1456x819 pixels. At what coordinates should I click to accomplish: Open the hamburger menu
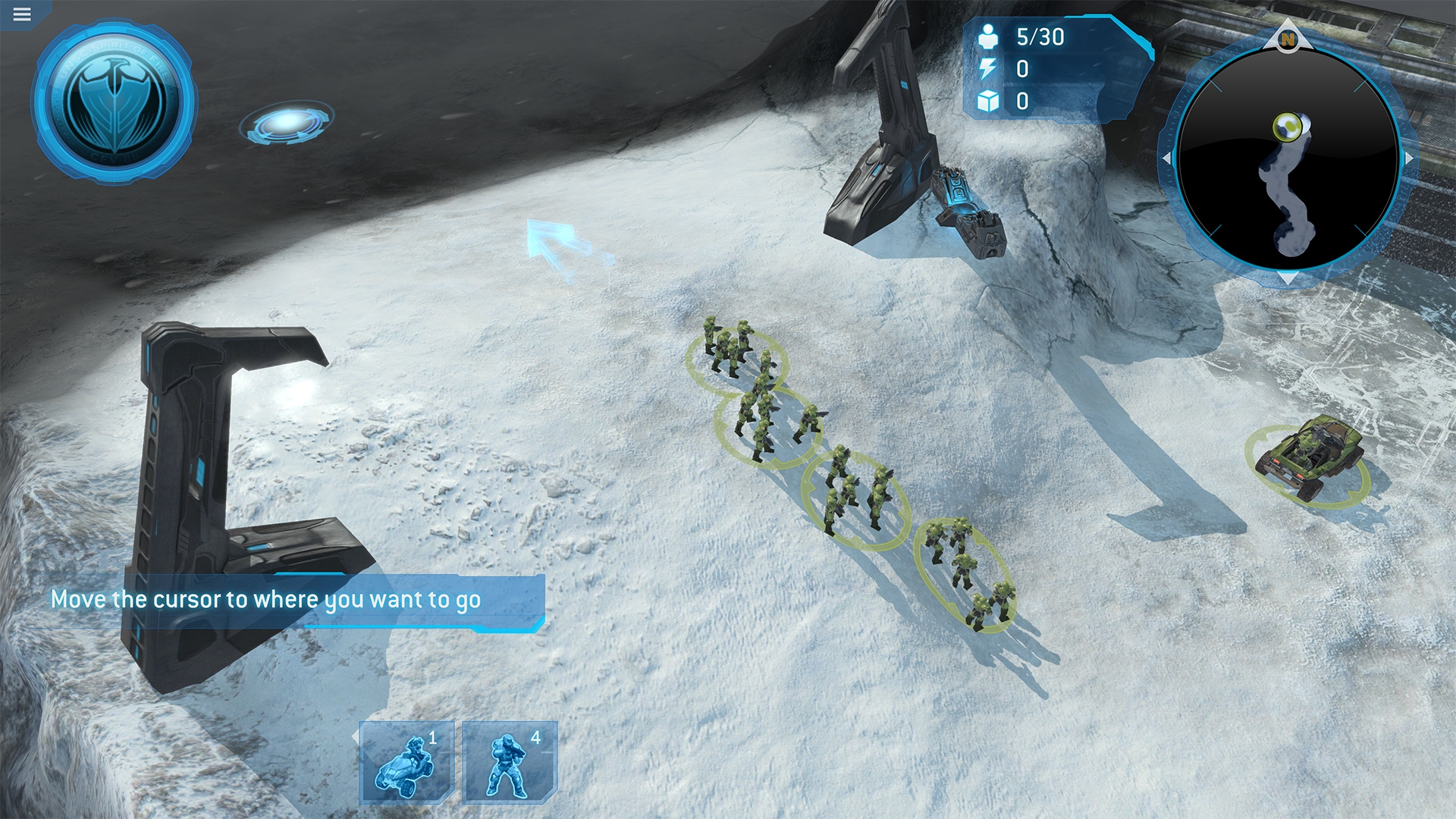coord(22,14)
